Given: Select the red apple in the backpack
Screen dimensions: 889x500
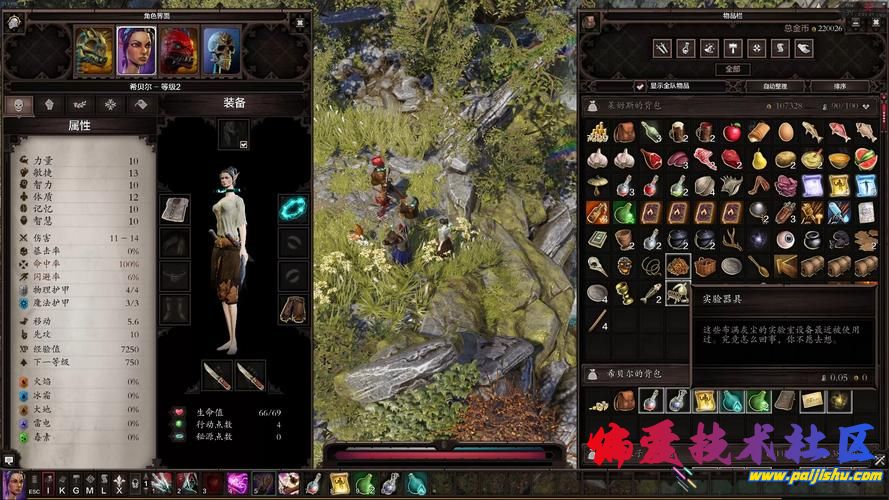Looking at the screenshot, I should 733,132.
